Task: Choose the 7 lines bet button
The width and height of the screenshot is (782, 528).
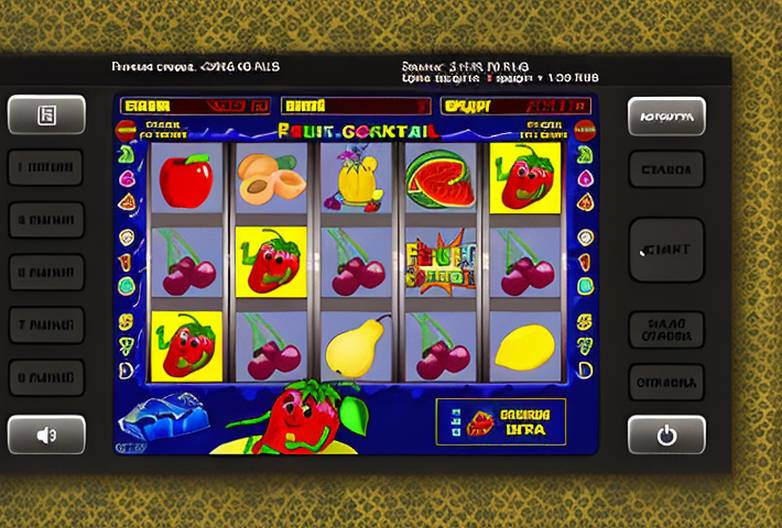Action: click(x=46, y=325)
